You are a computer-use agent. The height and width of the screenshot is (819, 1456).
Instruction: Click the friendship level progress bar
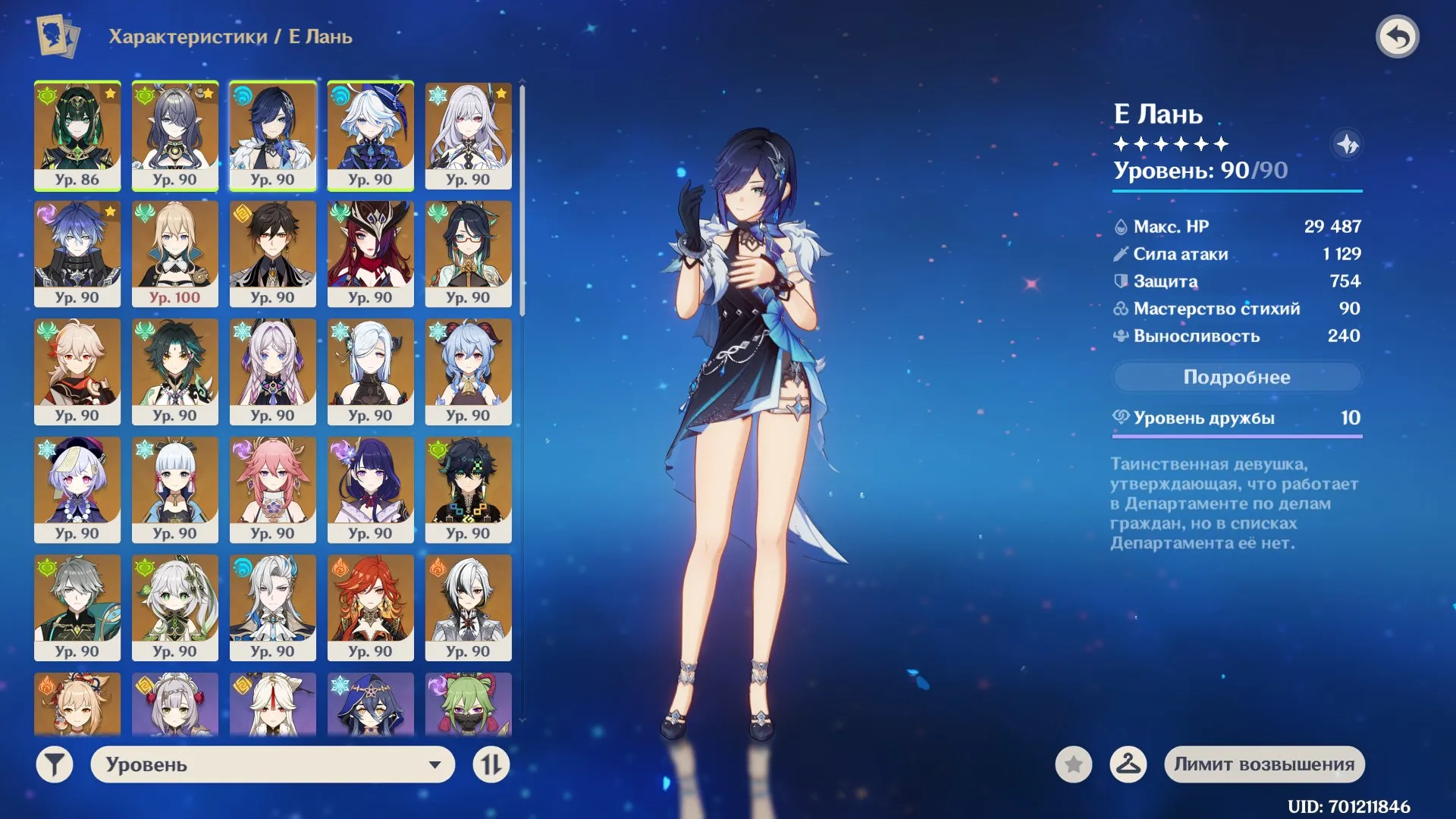tap(1236, 436)
